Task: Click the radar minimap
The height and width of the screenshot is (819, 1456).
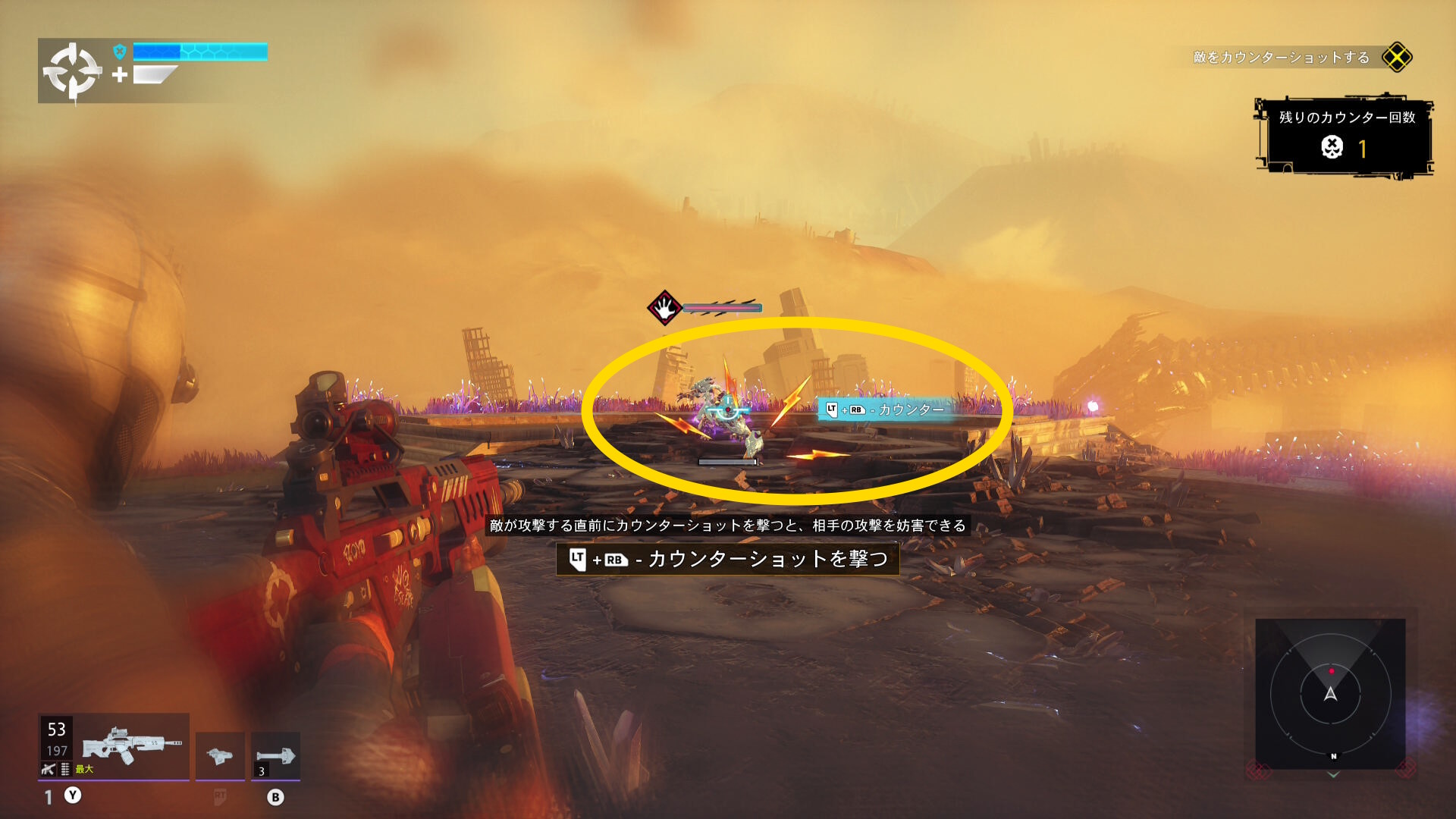Action: point(1330,693)
